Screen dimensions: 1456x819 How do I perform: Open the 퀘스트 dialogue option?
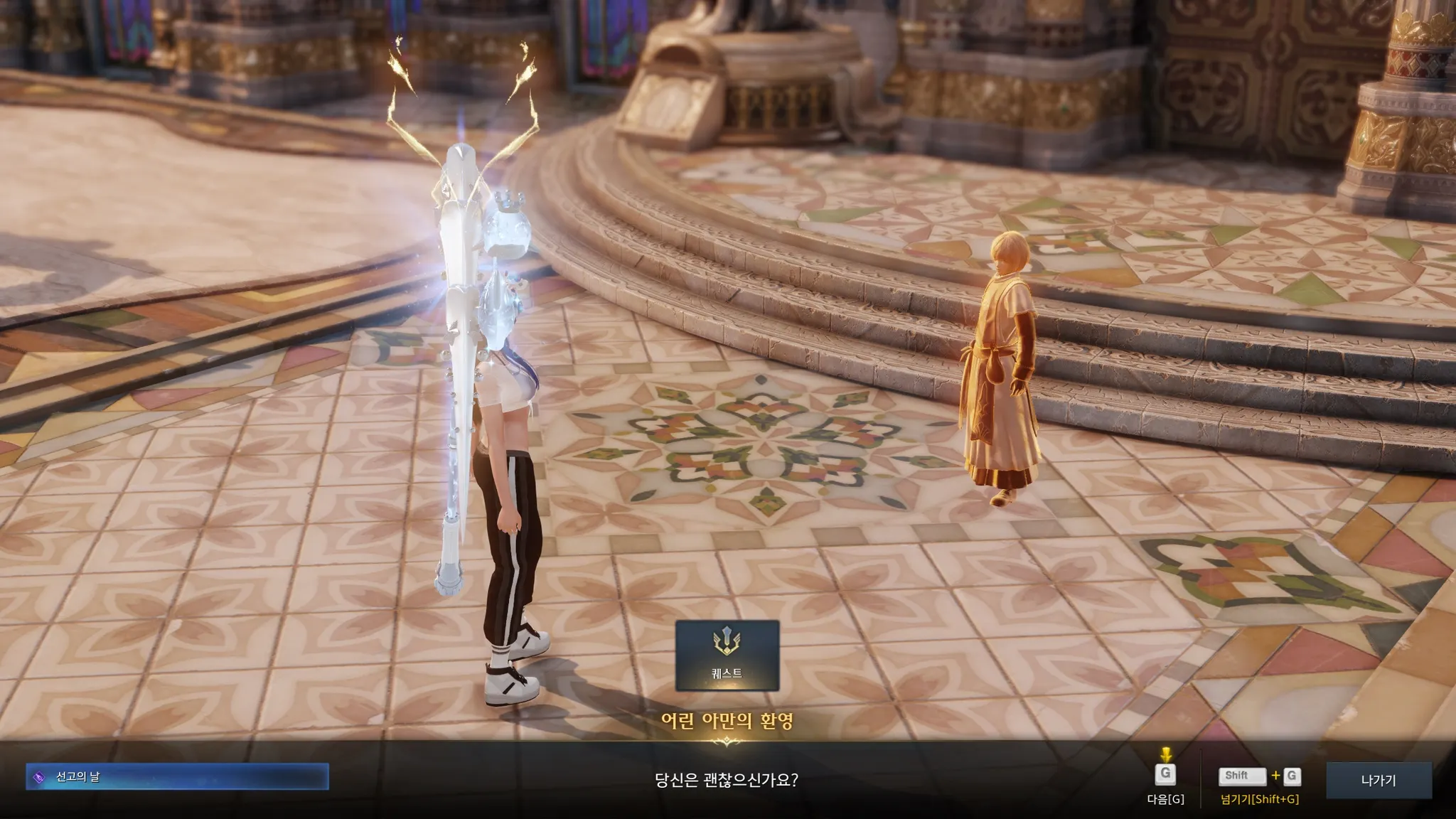727,655
